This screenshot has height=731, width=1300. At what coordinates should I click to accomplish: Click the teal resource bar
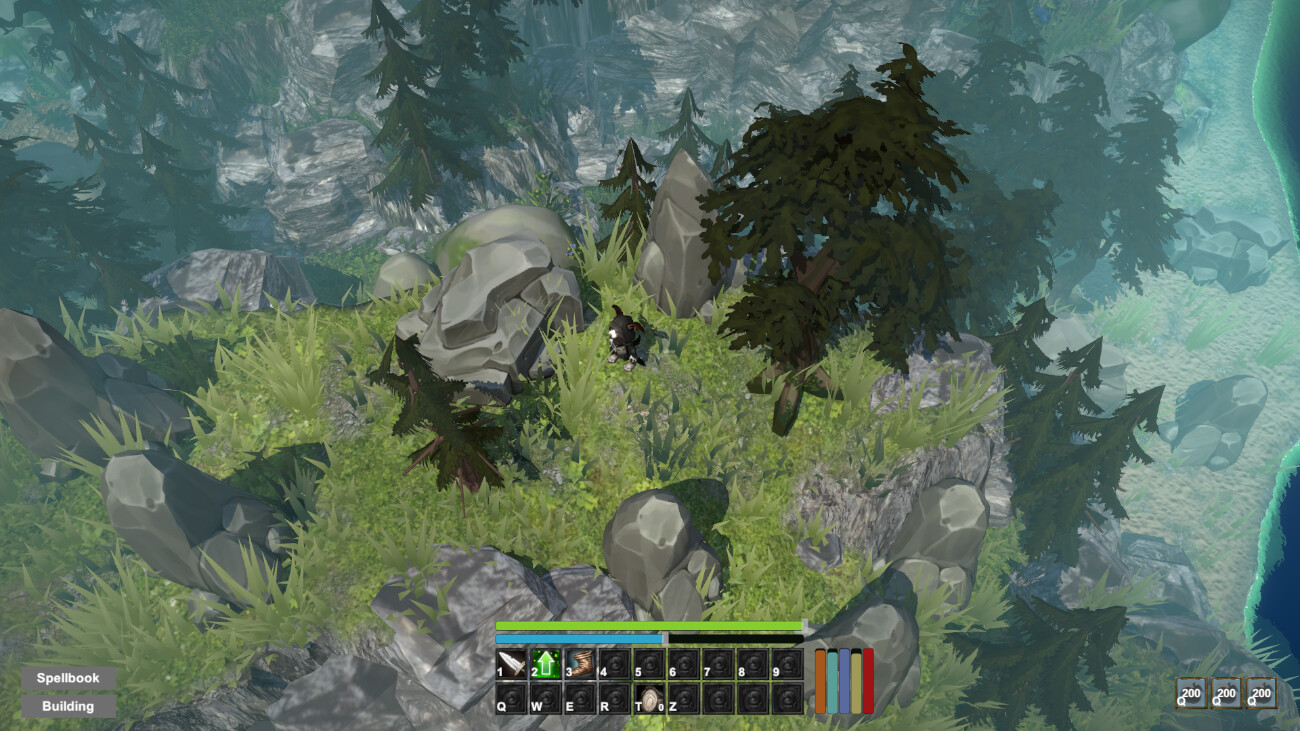pyautogui.click(x=832, y=681)
